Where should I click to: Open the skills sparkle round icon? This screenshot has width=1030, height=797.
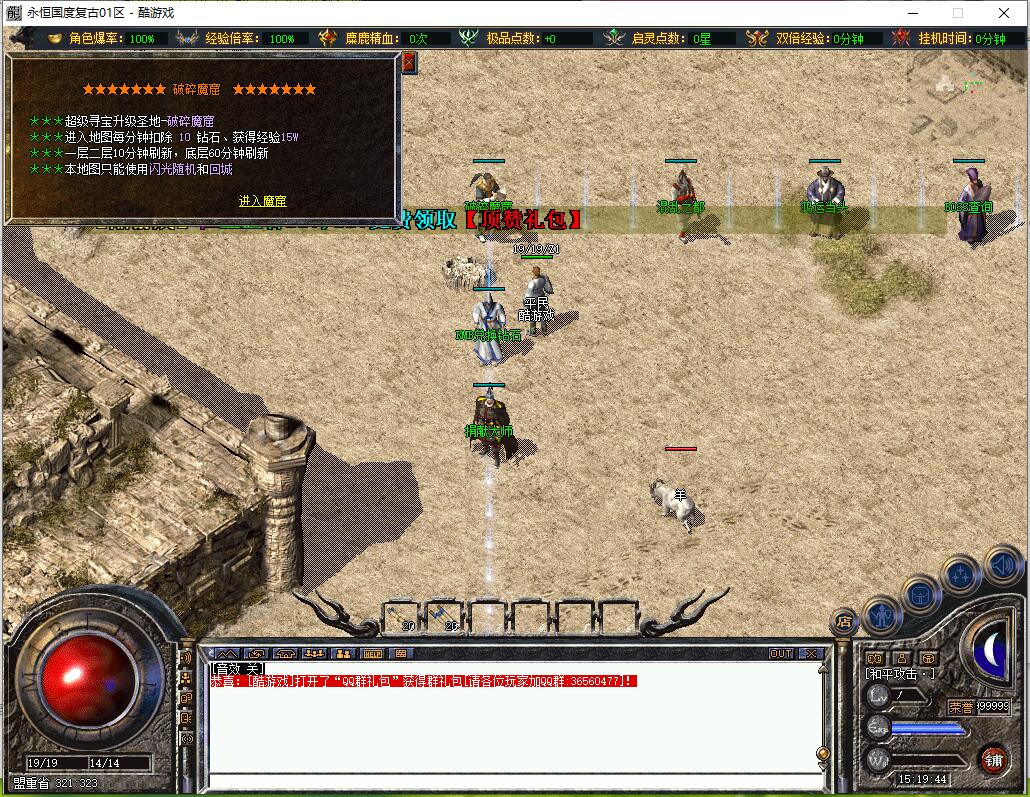tap(961, 575)
